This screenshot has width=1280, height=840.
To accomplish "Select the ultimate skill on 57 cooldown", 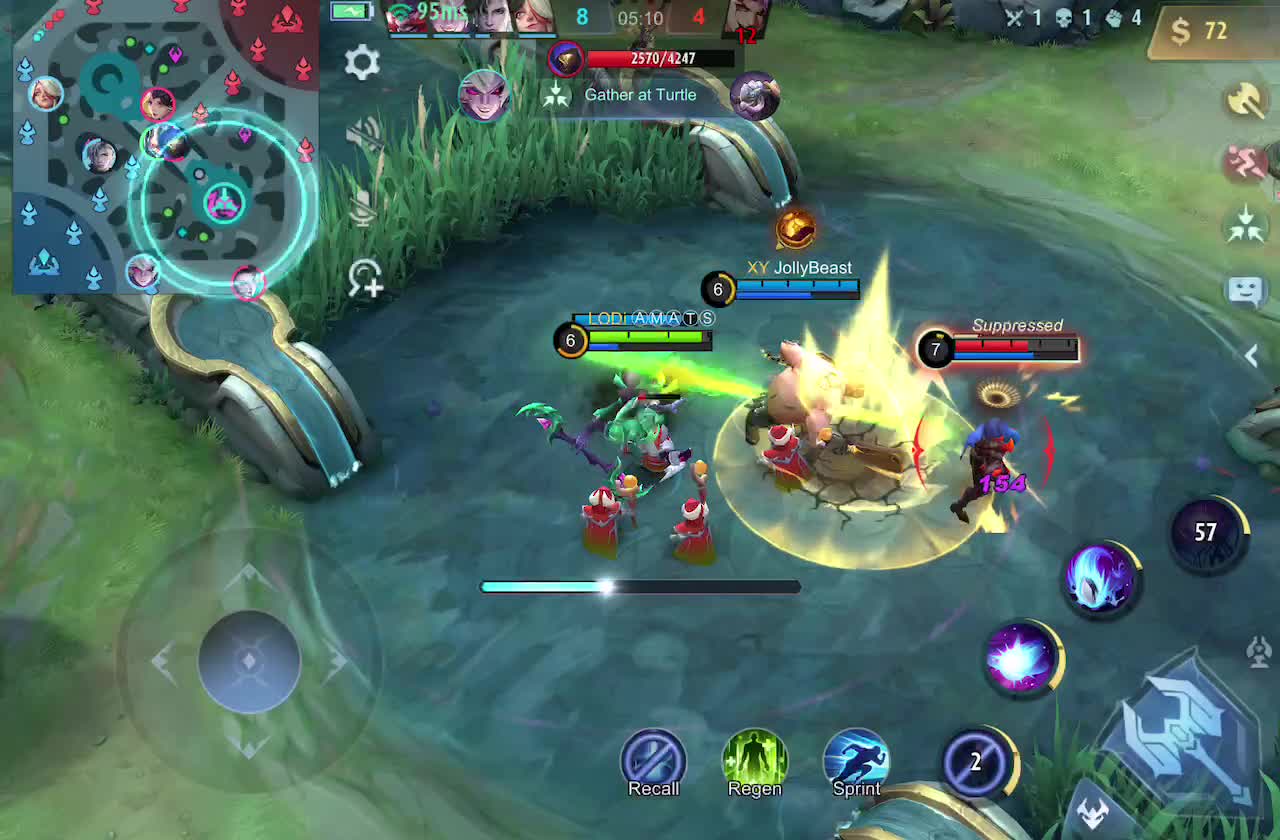I will tap(1207, 533).
